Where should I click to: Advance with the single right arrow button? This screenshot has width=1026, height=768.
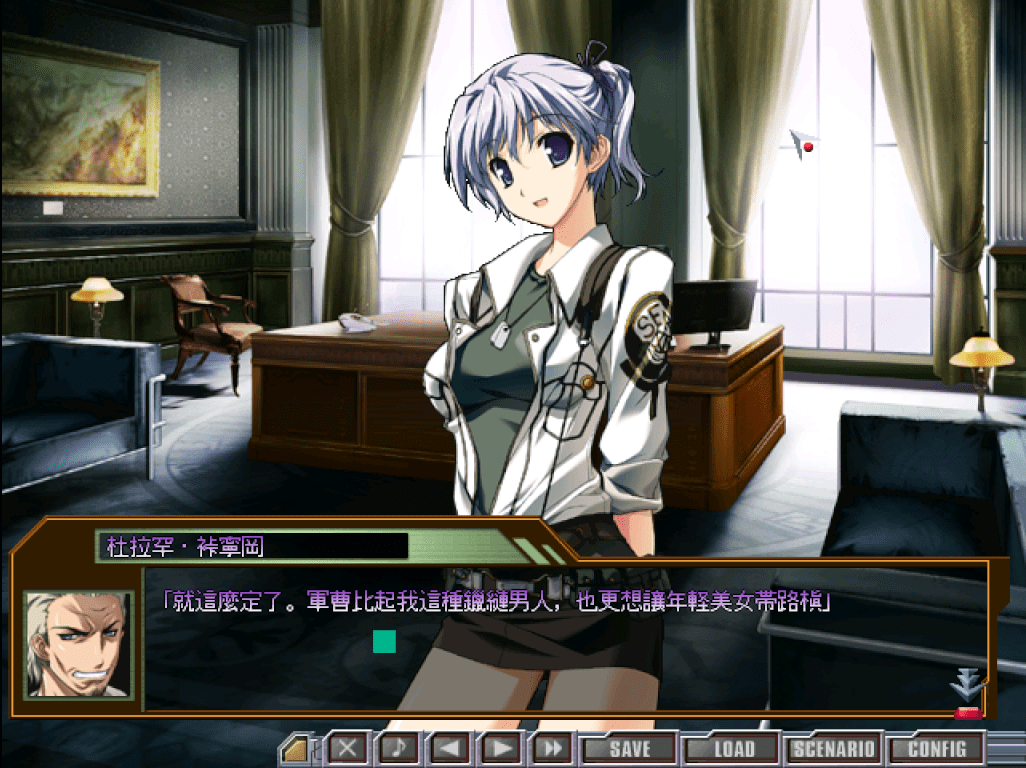tap(501, 748)
